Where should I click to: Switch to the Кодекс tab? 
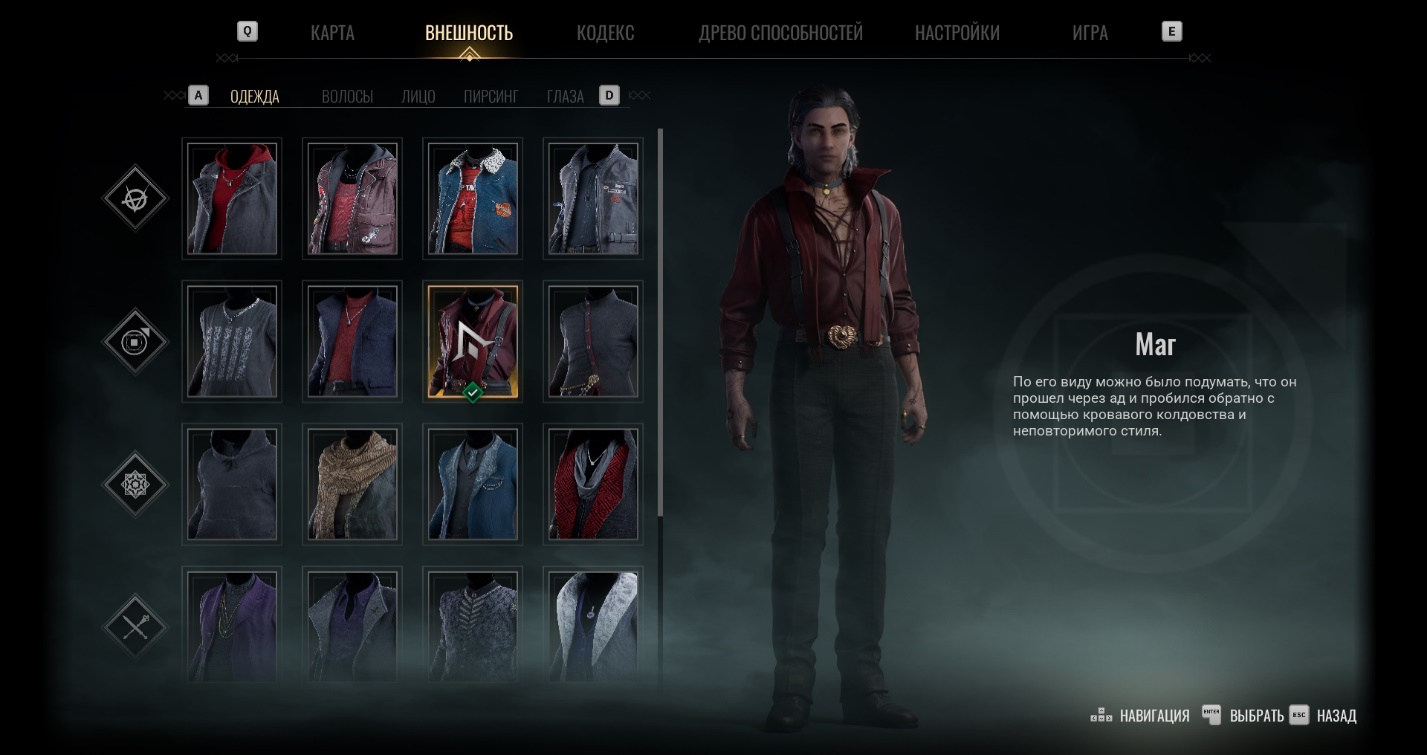pos(605,33)
